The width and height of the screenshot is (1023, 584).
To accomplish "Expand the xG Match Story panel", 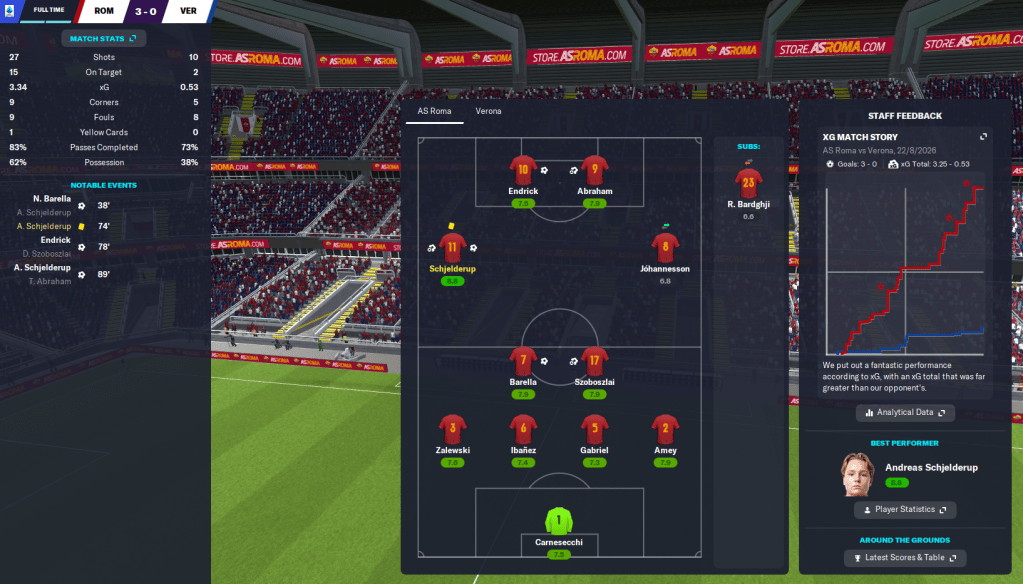I will [983, 137].
